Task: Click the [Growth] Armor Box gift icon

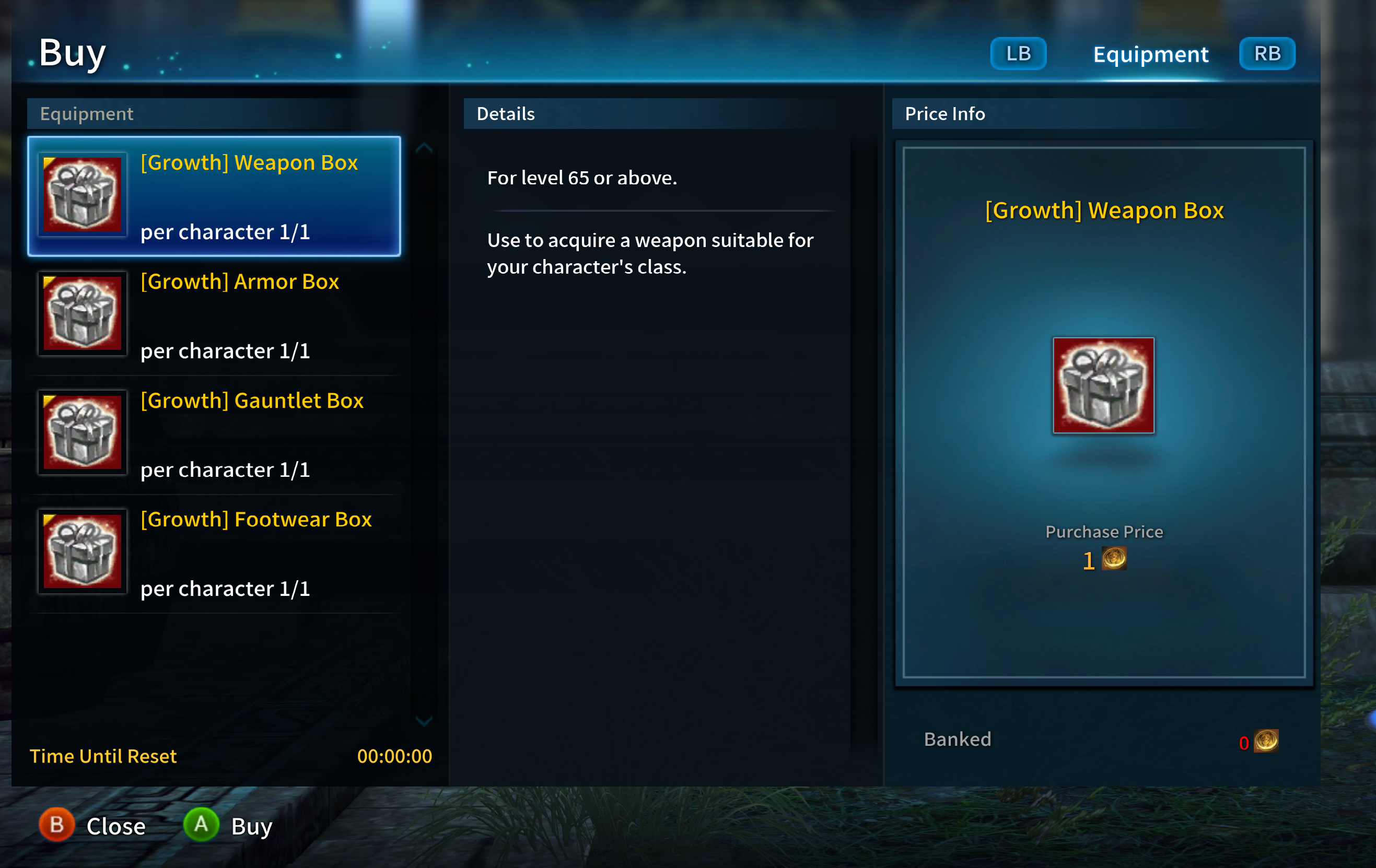Action: click(x=83, y=313)
